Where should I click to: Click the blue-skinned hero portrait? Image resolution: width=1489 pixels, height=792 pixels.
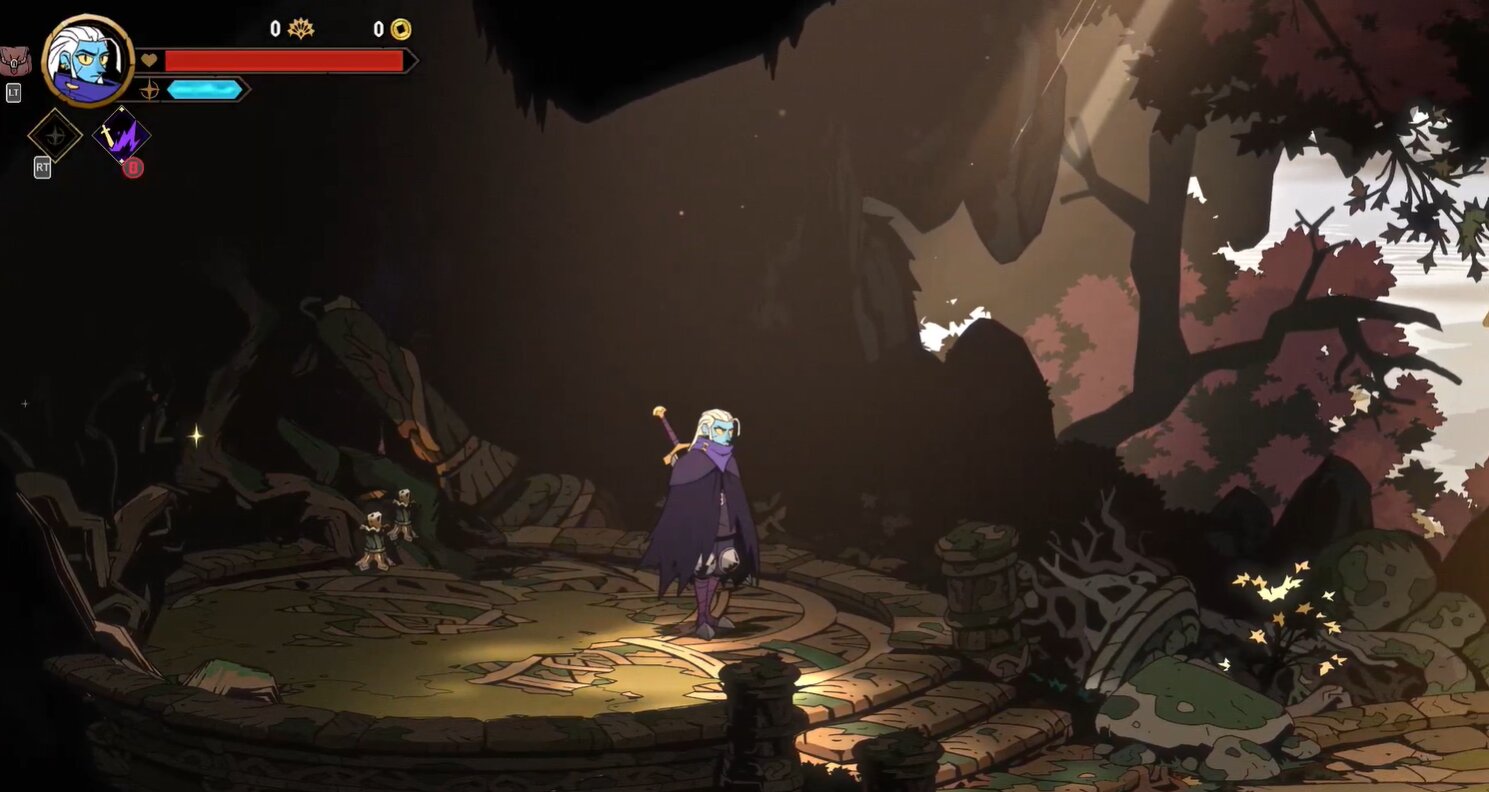click(x=88, y=61)
